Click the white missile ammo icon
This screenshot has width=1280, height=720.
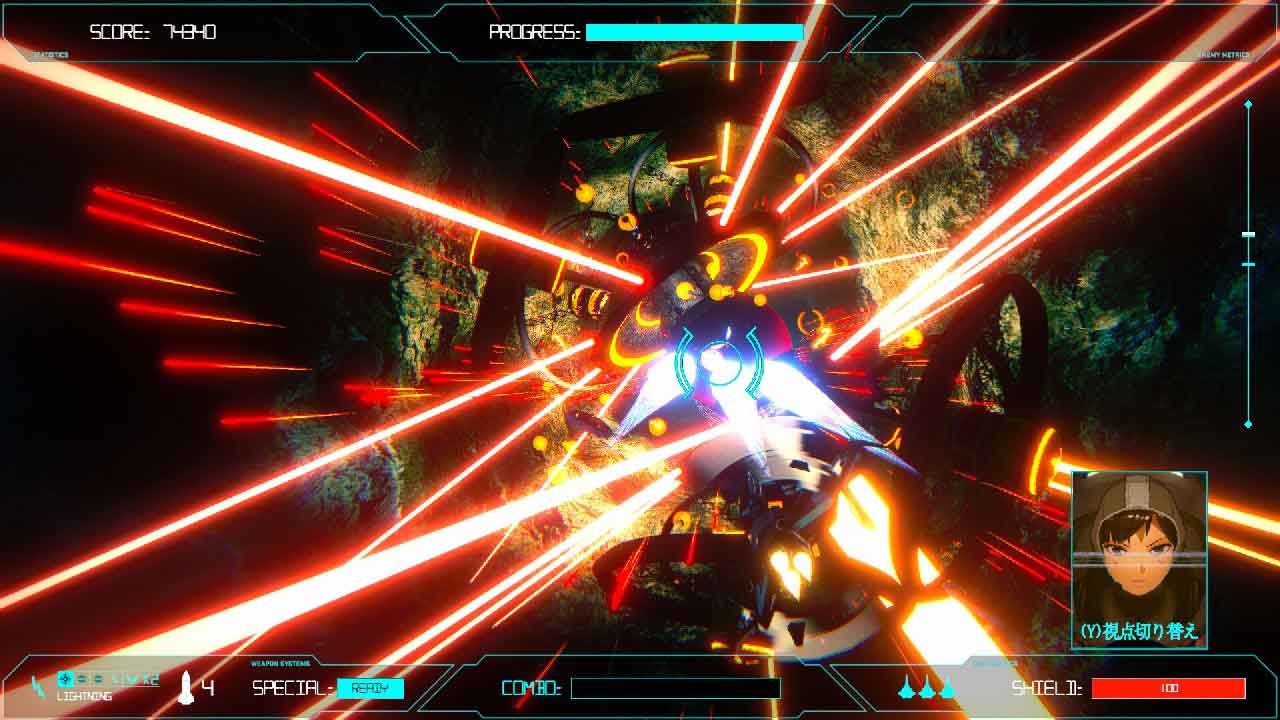point(186,687)
